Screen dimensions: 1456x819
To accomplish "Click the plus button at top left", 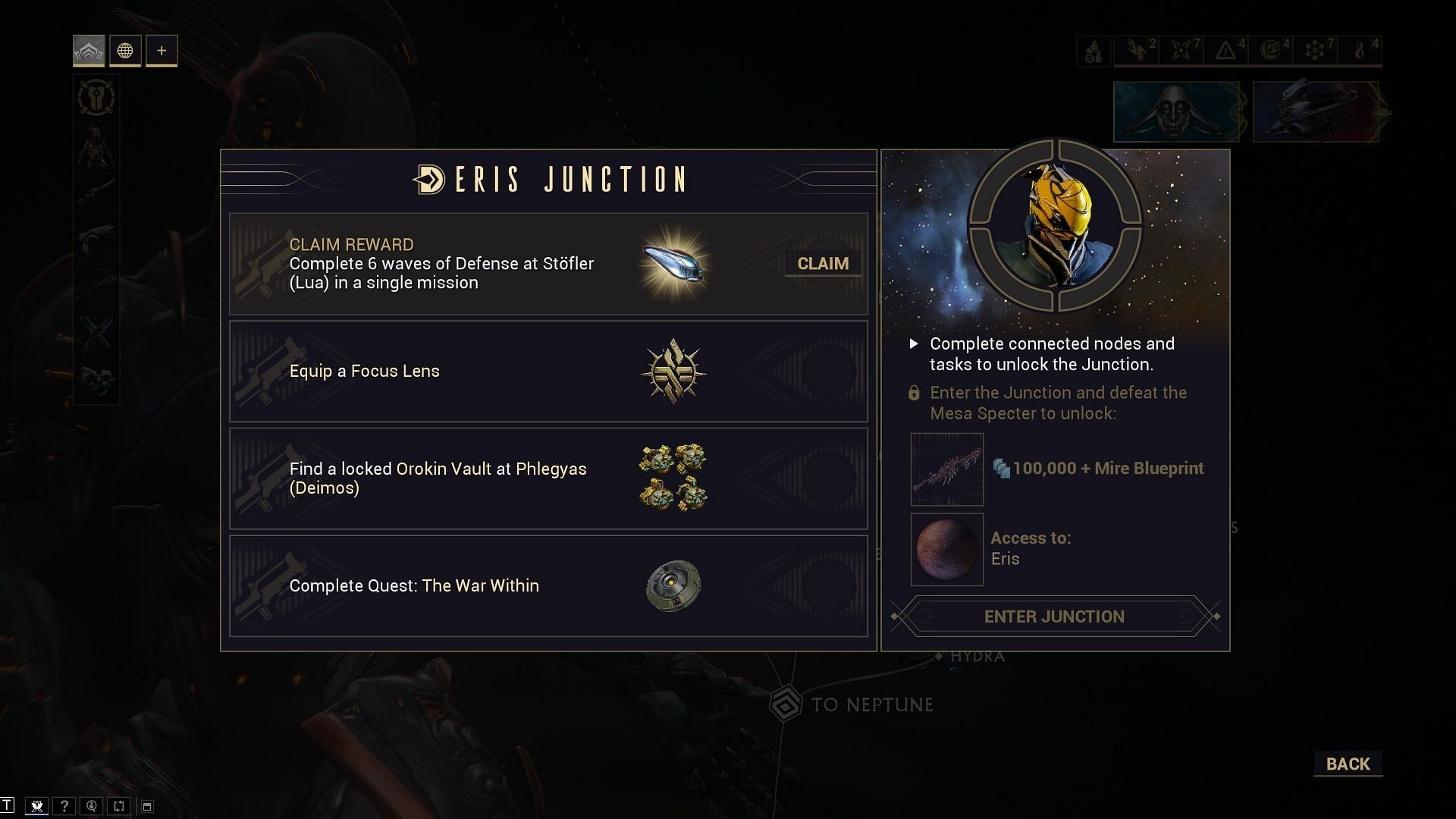I will click(162, 51).
